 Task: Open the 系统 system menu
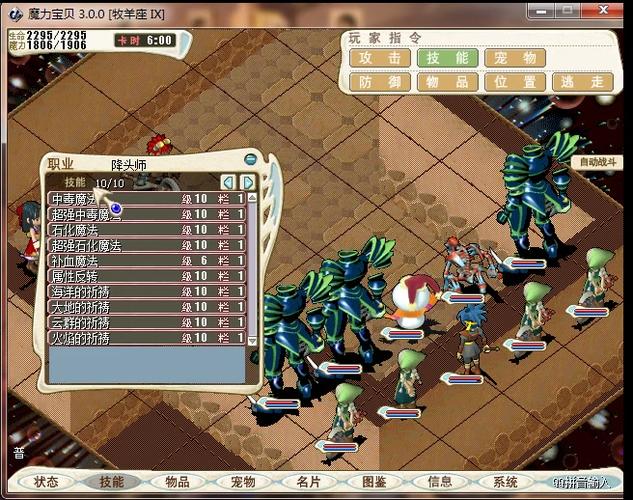pyautogui.click(x=505, y=482)
